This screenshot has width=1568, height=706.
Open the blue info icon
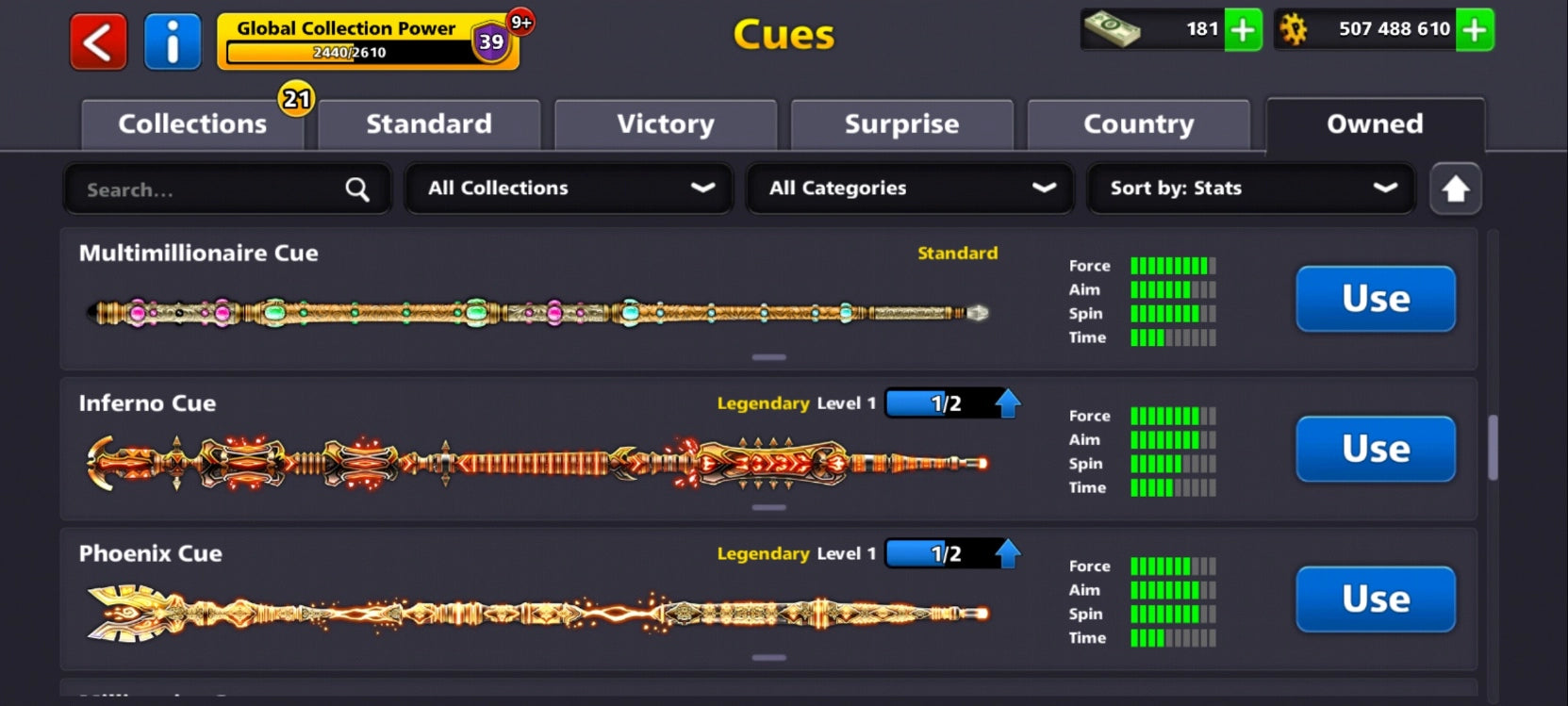173,41
